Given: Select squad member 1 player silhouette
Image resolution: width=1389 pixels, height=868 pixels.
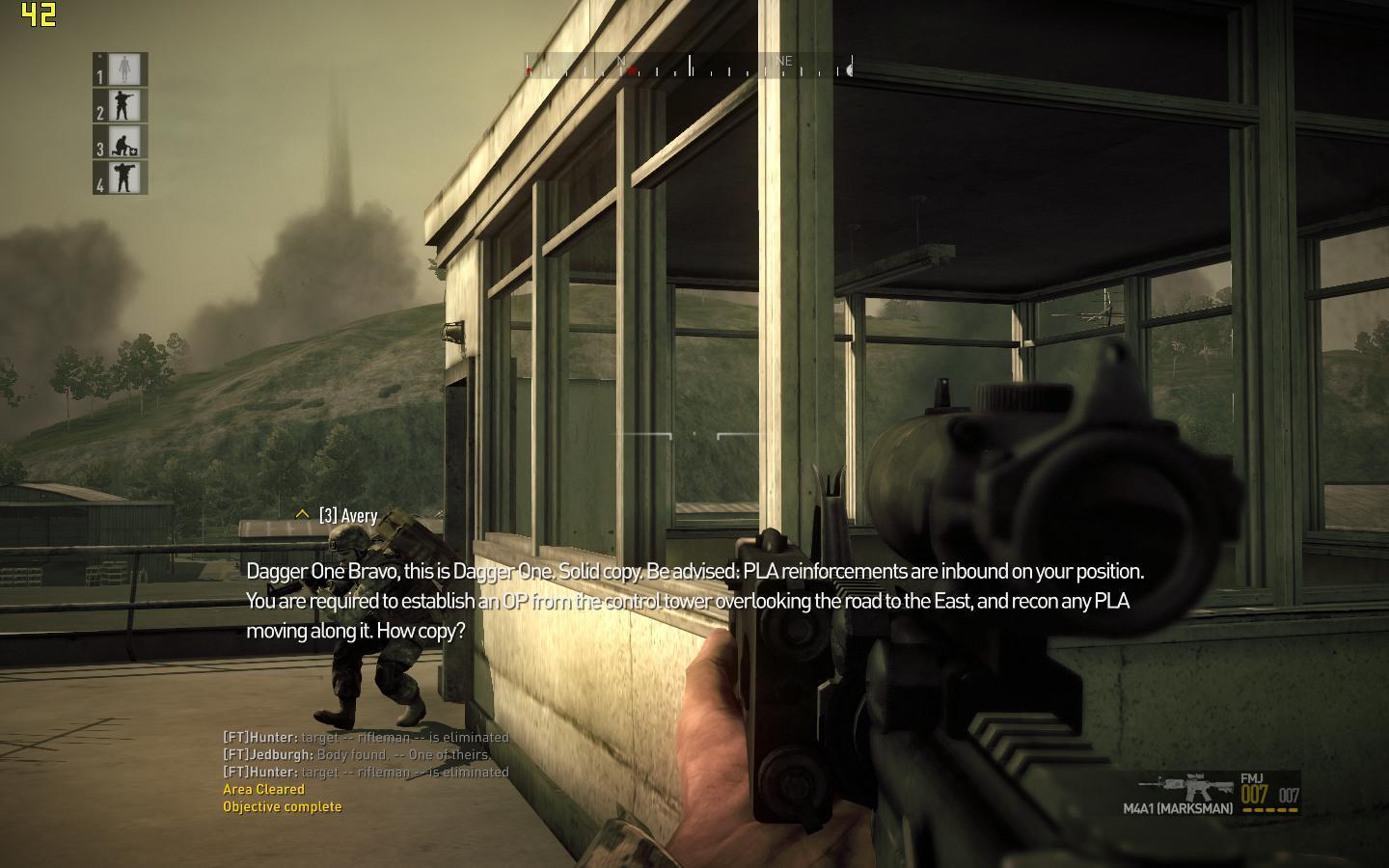Looking at the screenshot, I should 125,69.
